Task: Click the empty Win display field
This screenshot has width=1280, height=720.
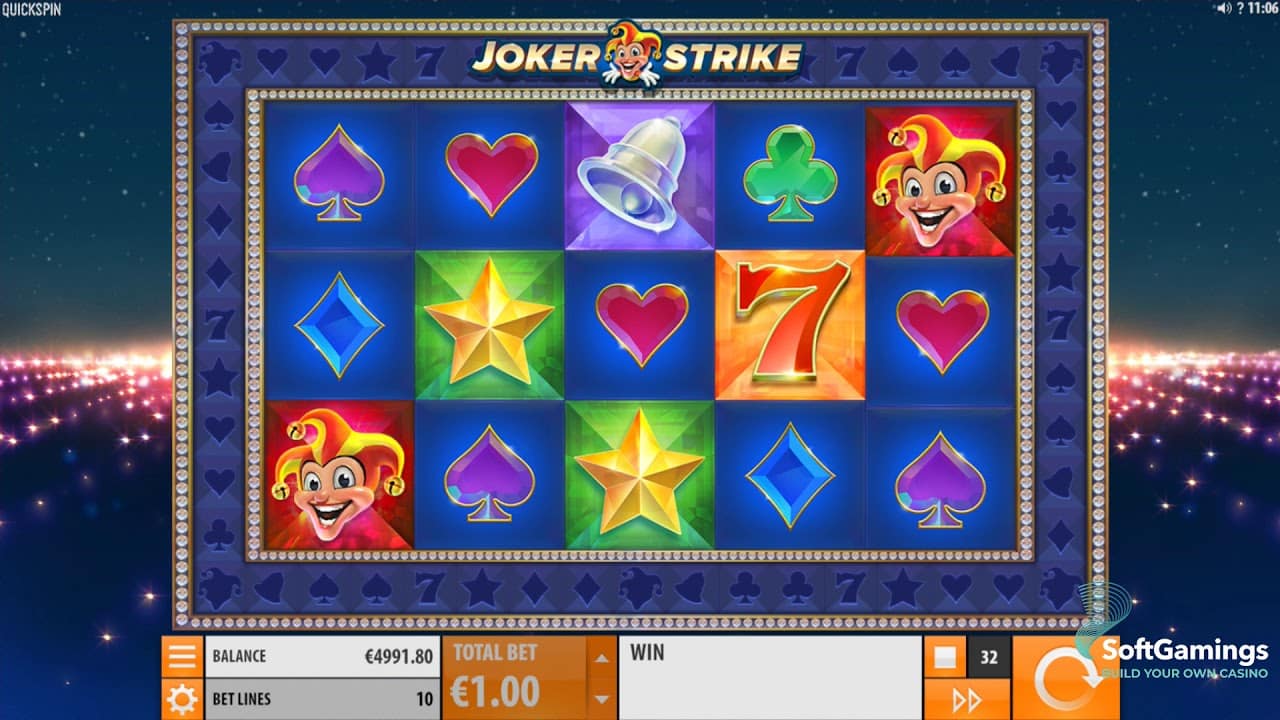Action: pos(770,675)
